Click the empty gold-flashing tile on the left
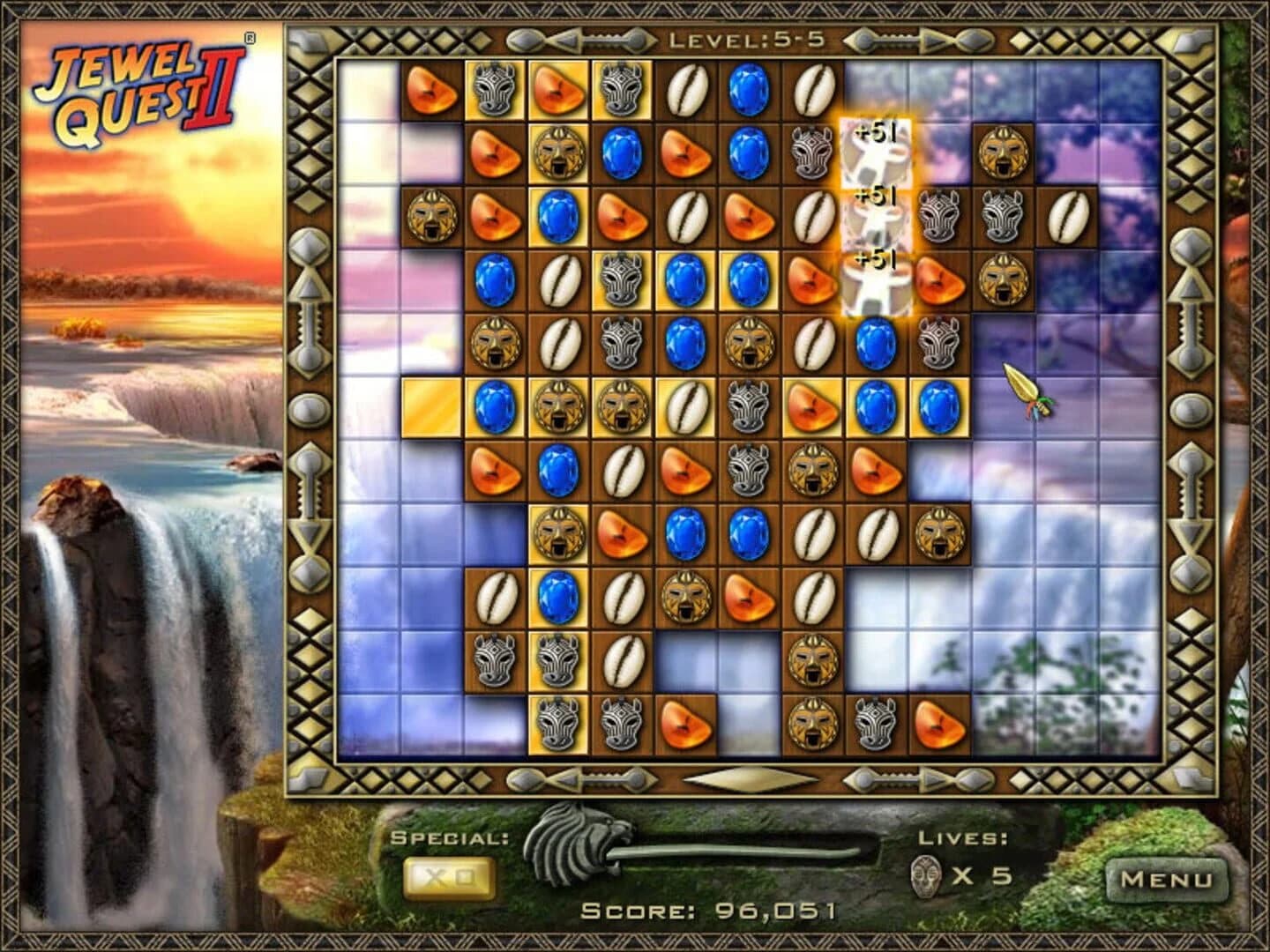Screen dimensions: 1270x952 coord(431,405)
